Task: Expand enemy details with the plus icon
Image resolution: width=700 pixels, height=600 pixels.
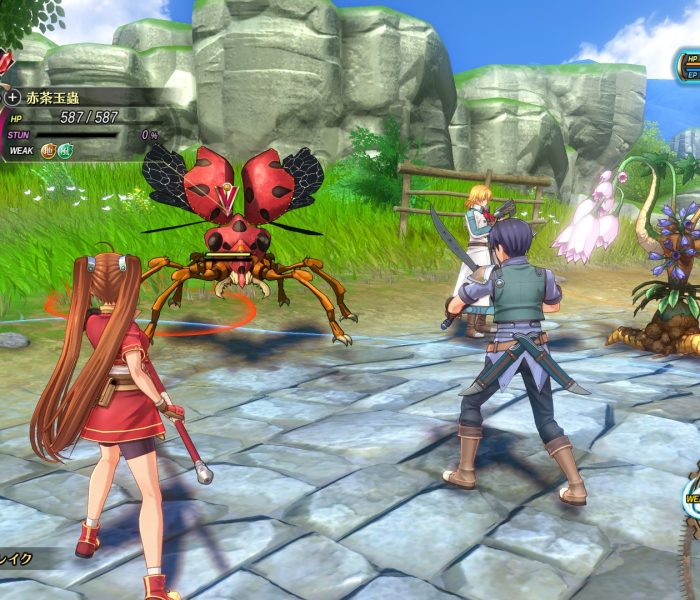Action: [x=12, y=98]
